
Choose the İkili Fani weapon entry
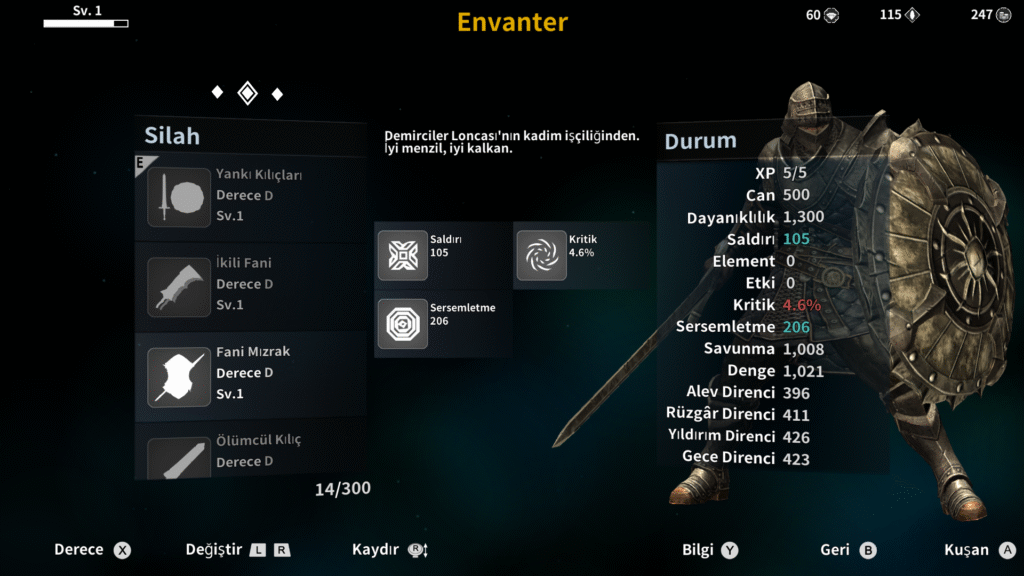(x=250, y=285)
